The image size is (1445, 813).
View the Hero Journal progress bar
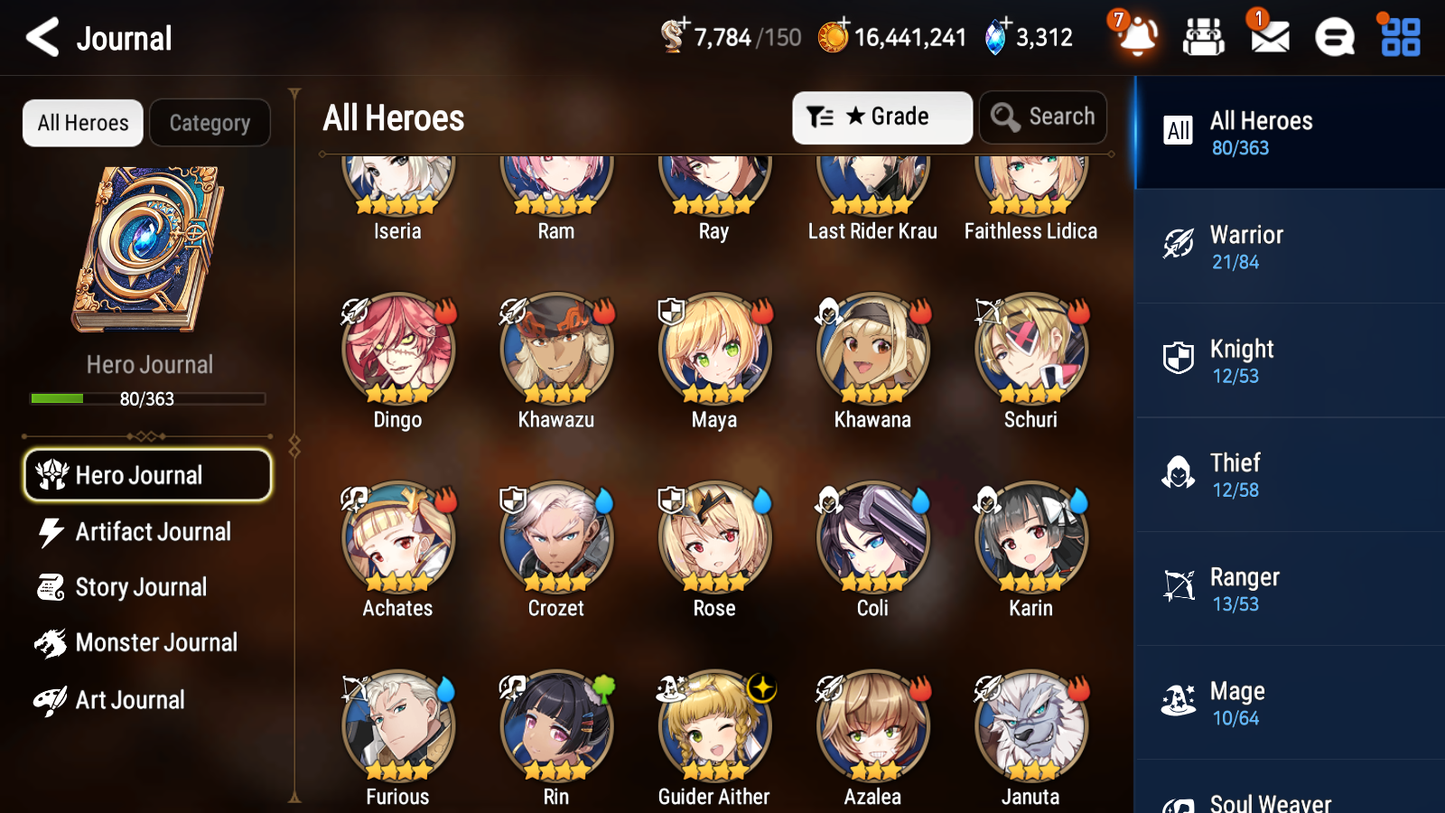click(149, 397)
